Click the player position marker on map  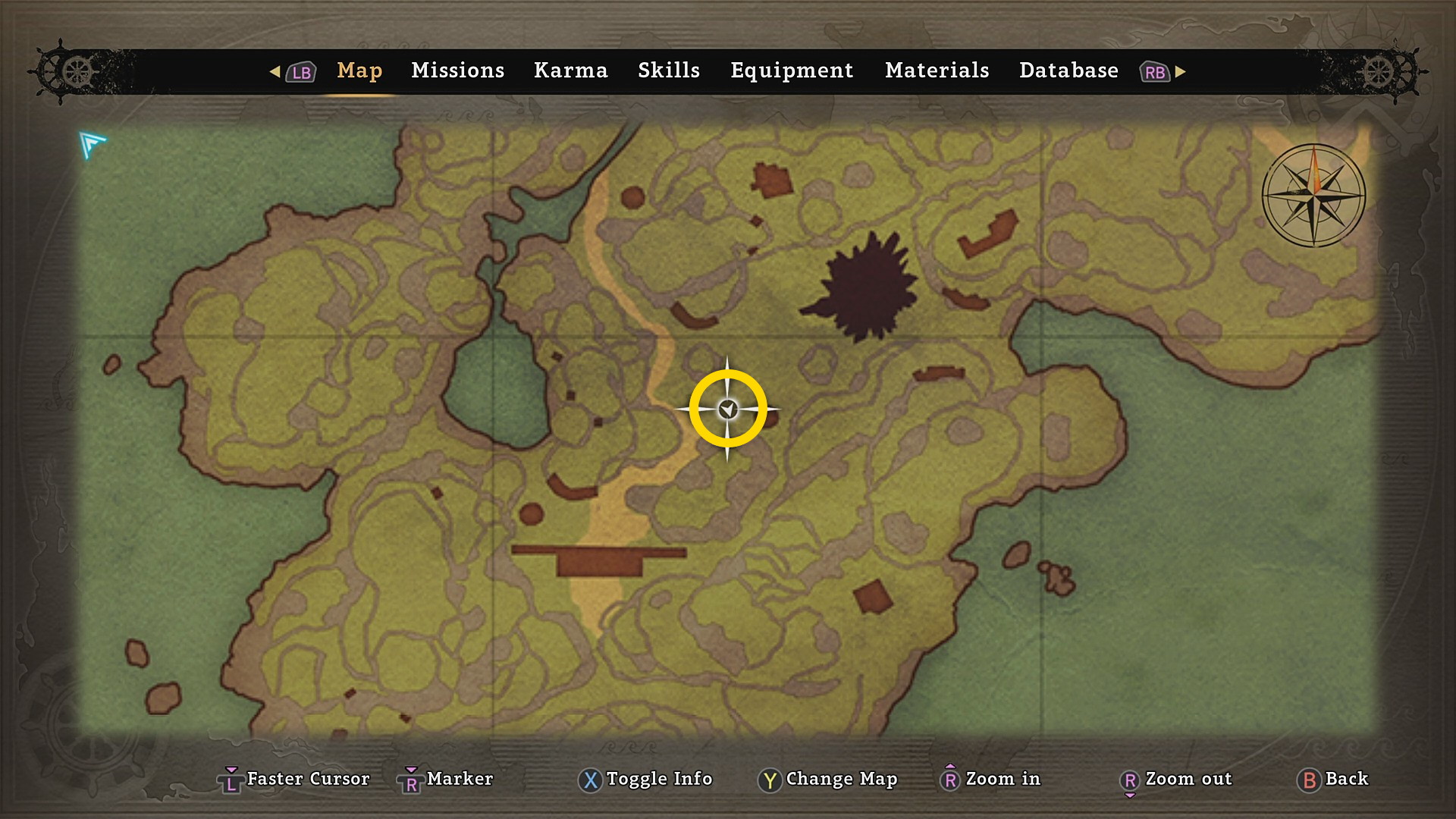pos(728,409)
